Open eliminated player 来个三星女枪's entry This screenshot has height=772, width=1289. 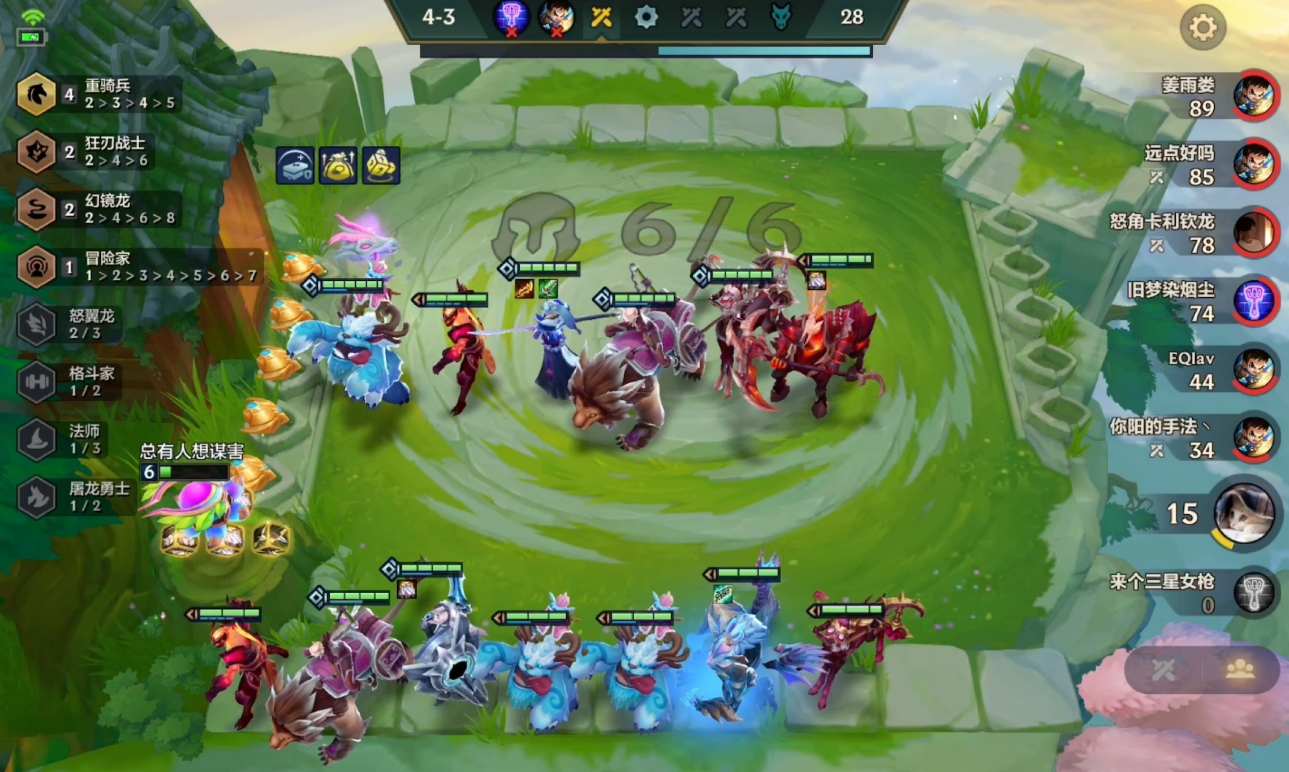click(x=1254, y=592)
